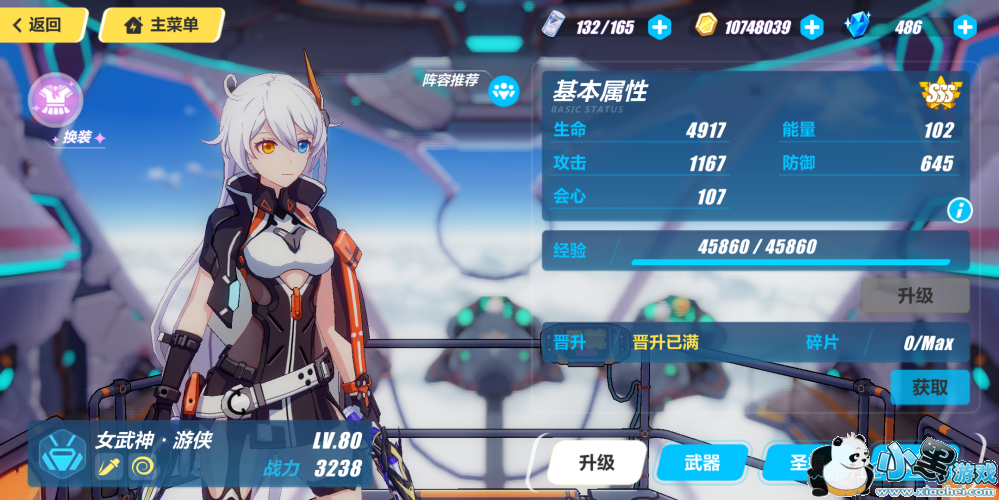Tap the 获取 button to obtain fragments

pos(929,387)
